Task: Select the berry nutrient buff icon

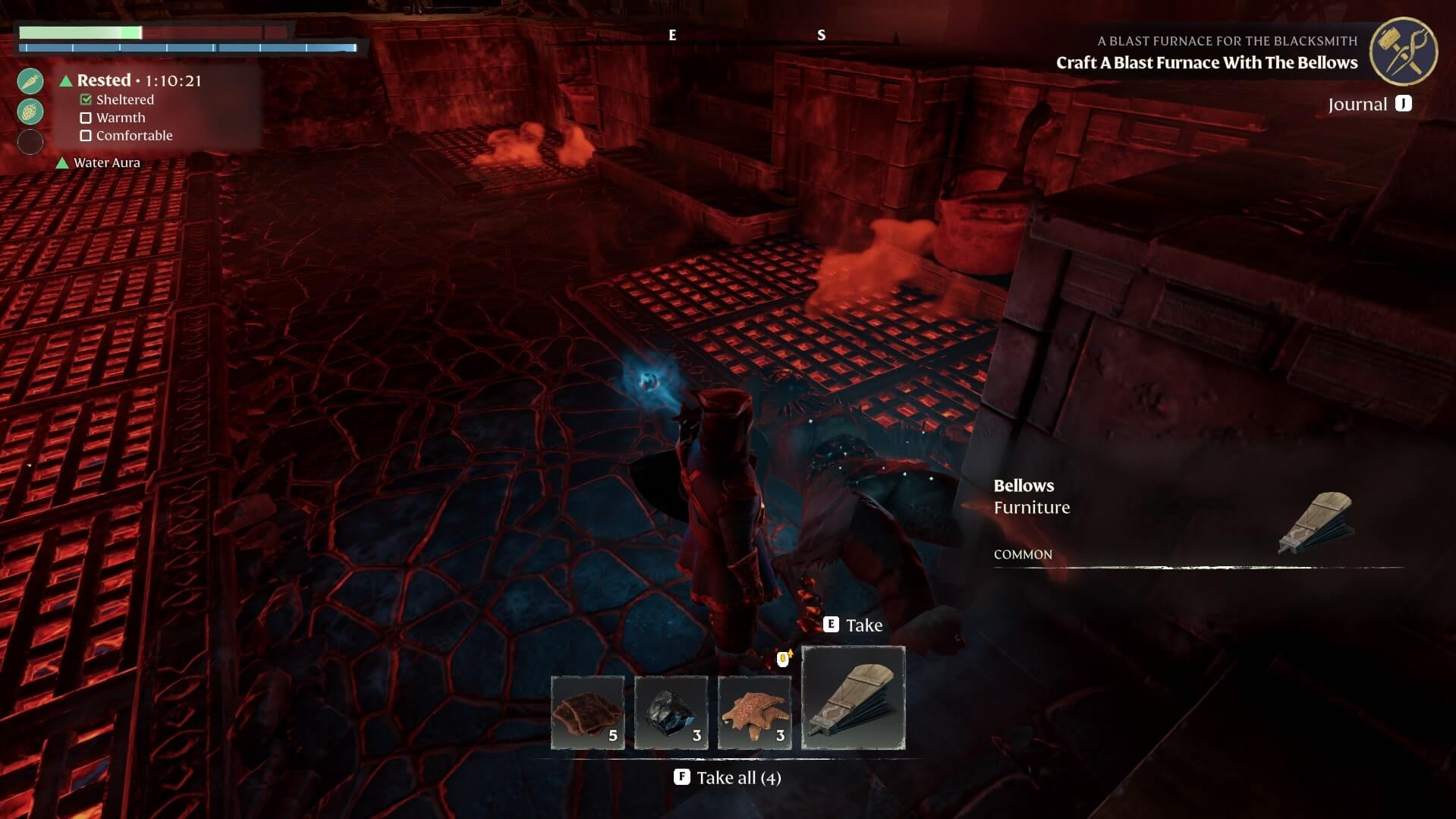Action: pyautogui.click(x=30, y=111)
